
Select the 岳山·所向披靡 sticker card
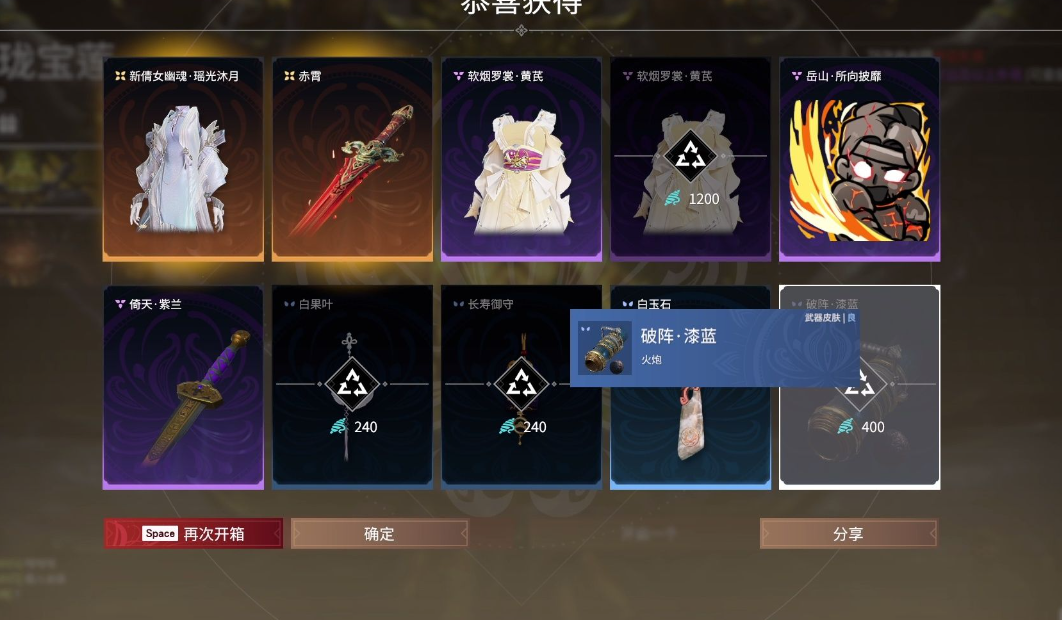[859, 160]
